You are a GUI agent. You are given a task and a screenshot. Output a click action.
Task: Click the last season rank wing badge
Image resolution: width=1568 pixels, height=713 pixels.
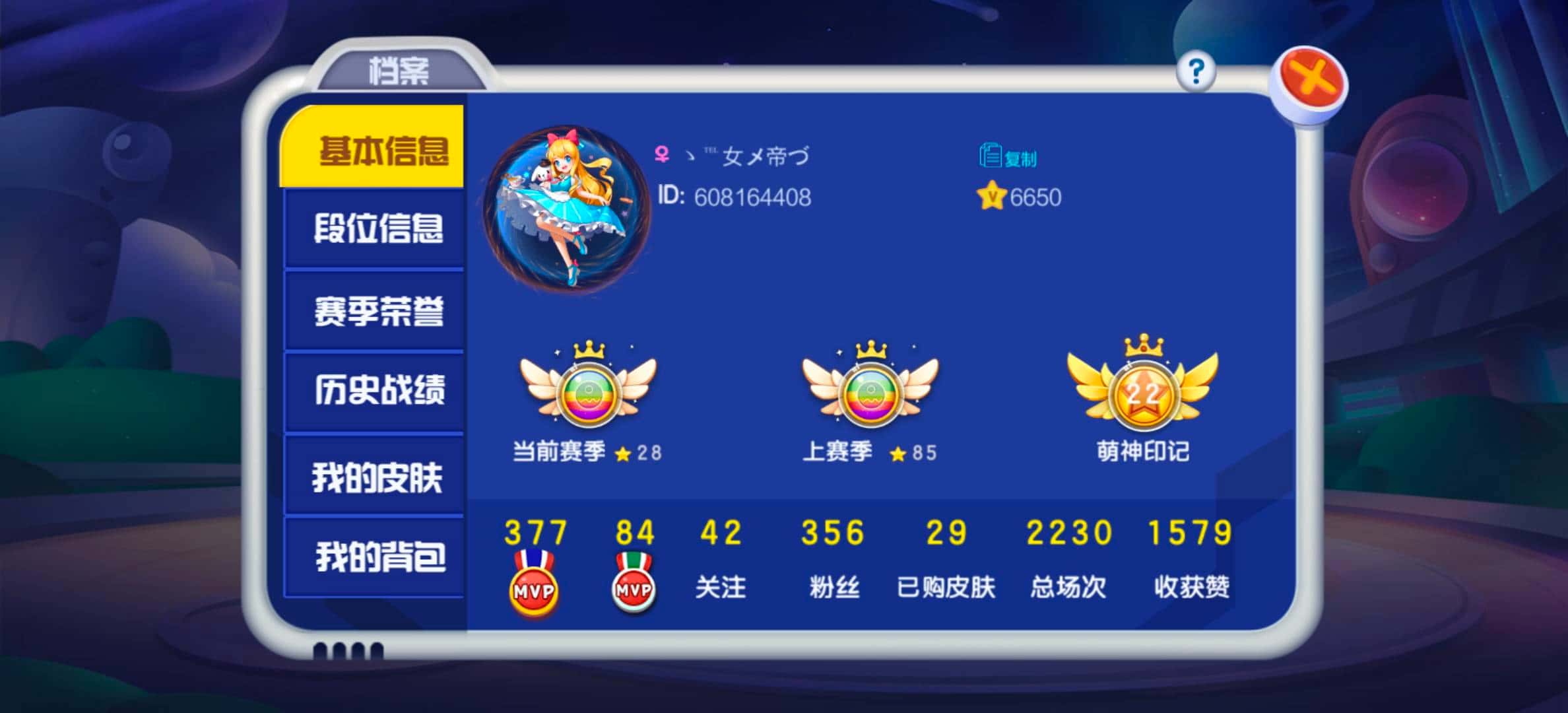tap(871, 395)
